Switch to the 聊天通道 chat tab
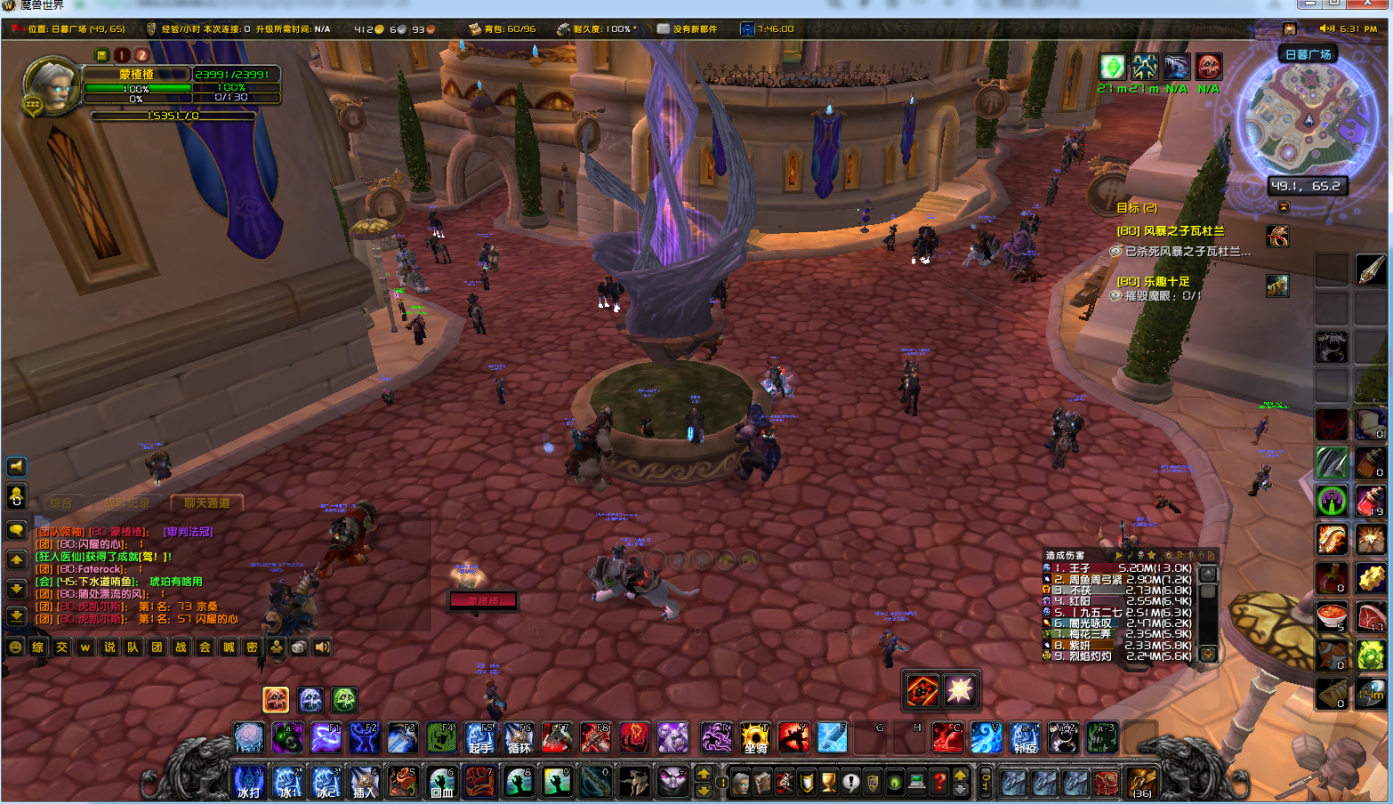The width and height of the screenshot is (1393, 804). tap(207, 503)
